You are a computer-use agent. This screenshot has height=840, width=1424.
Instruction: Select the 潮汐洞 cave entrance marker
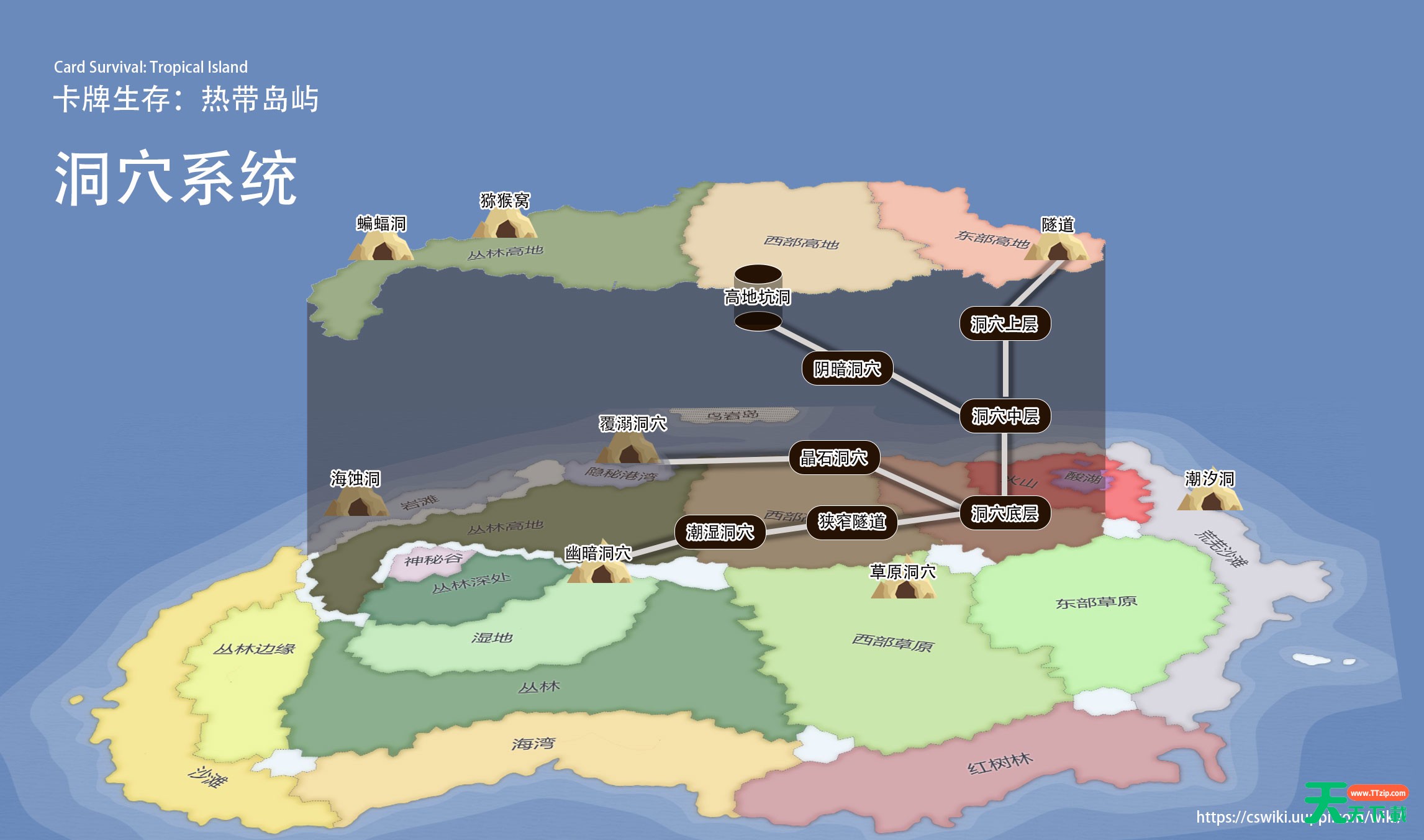1210,497
